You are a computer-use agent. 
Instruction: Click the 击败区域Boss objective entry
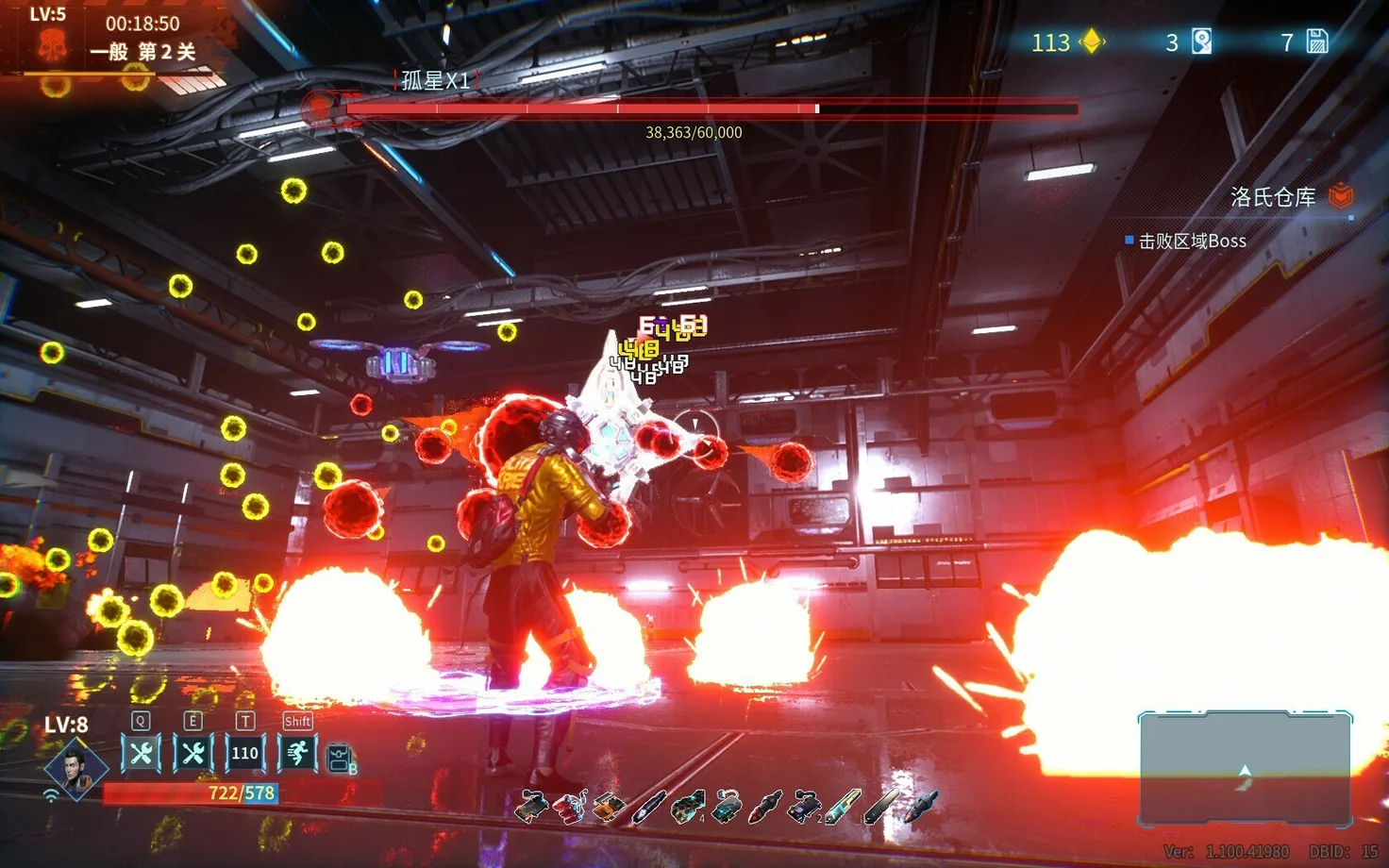click(1192, 242)
